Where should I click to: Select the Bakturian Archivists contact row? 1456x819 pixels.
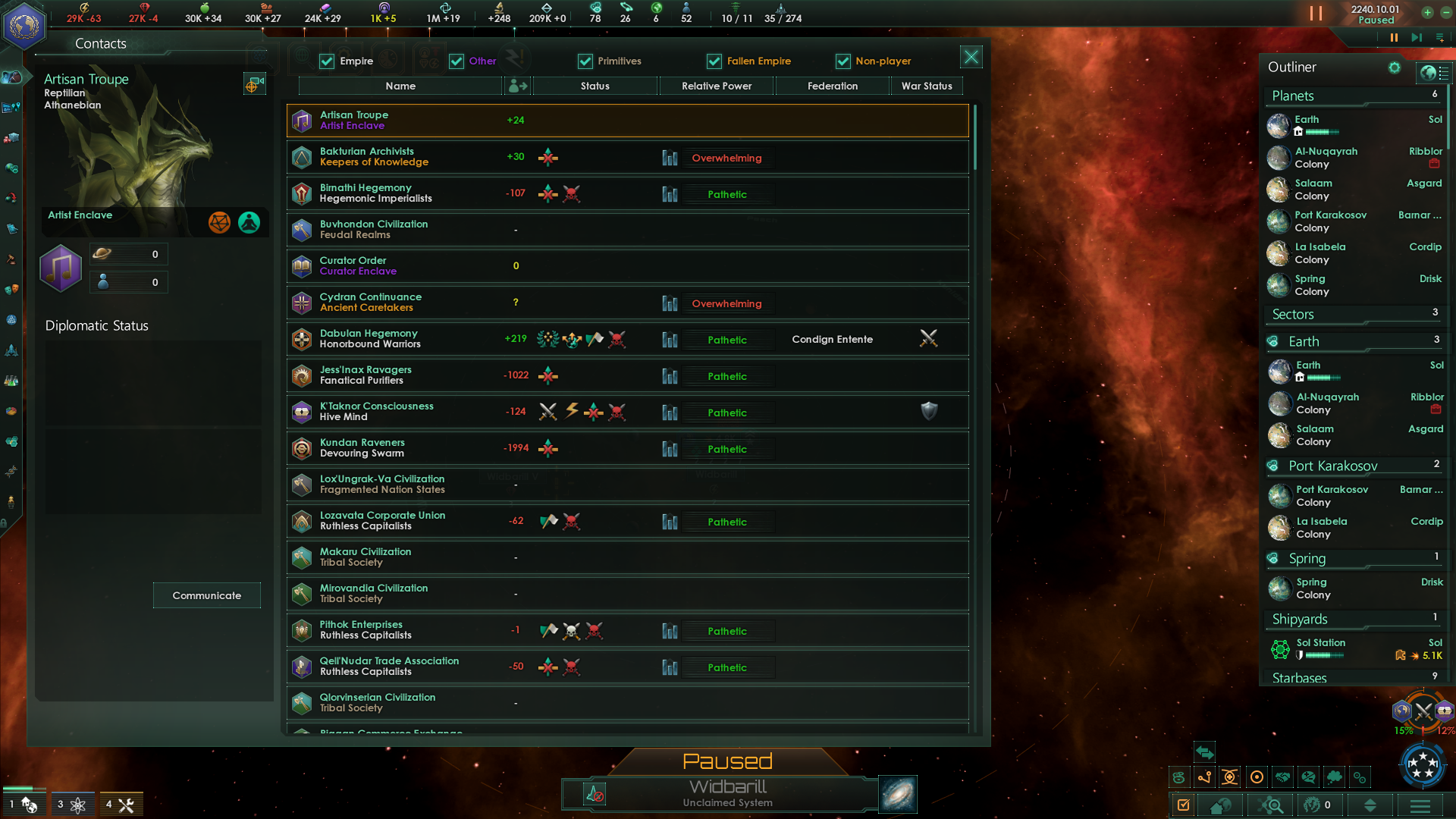pos(627,157)
